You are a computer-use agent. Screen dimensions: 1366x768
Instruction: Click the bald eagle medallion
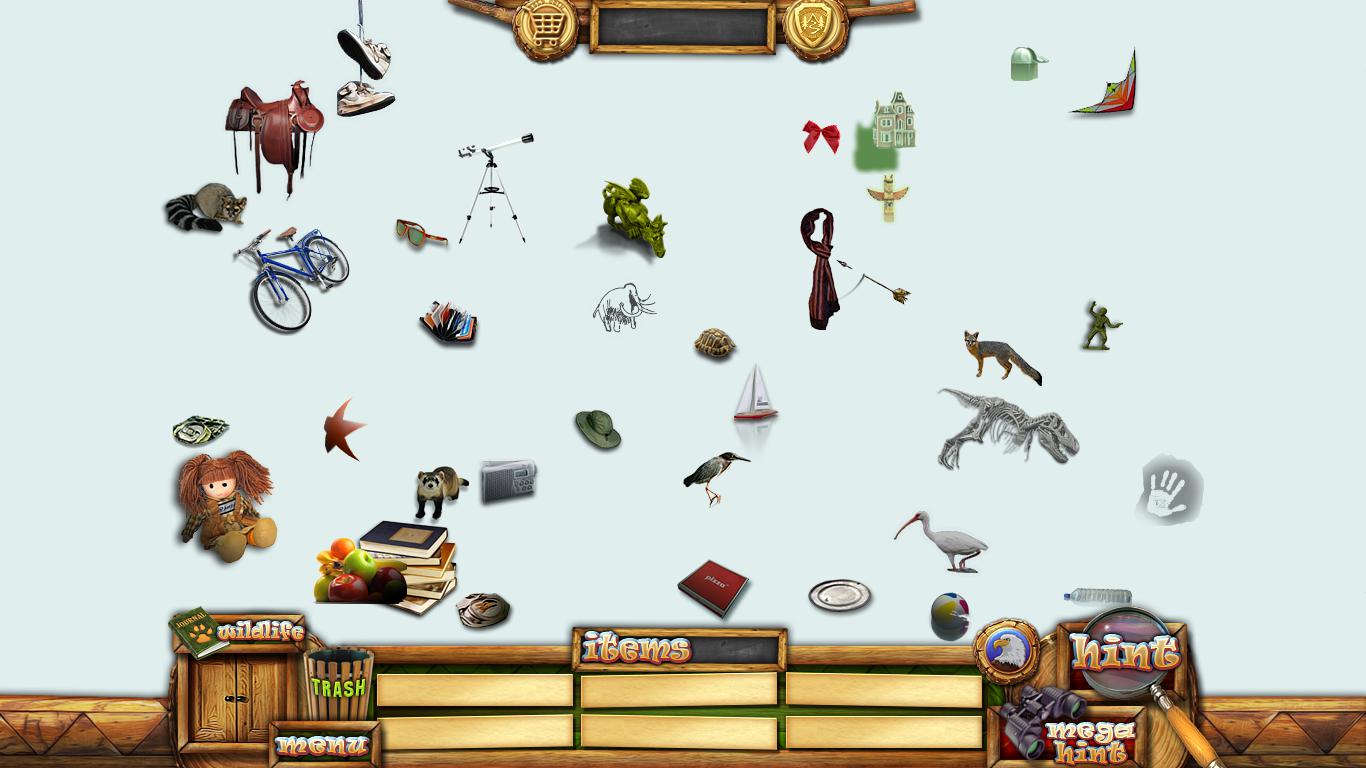pyautogui.click(x=1006, y=651)
